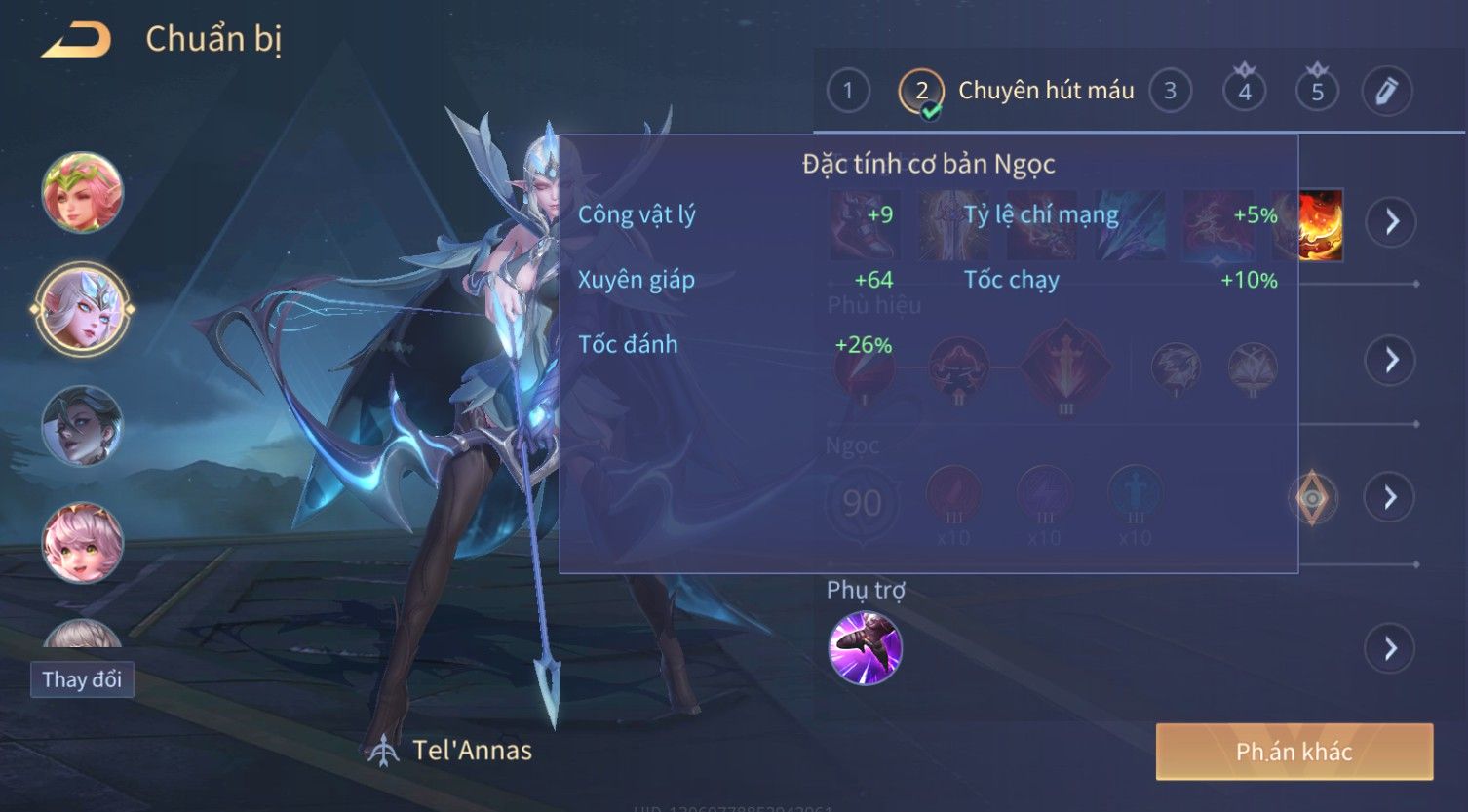Screen dimensions: 1468x812
Task: Pick the green flower-crown hero portrait
Action: click(x=83, y=192)
